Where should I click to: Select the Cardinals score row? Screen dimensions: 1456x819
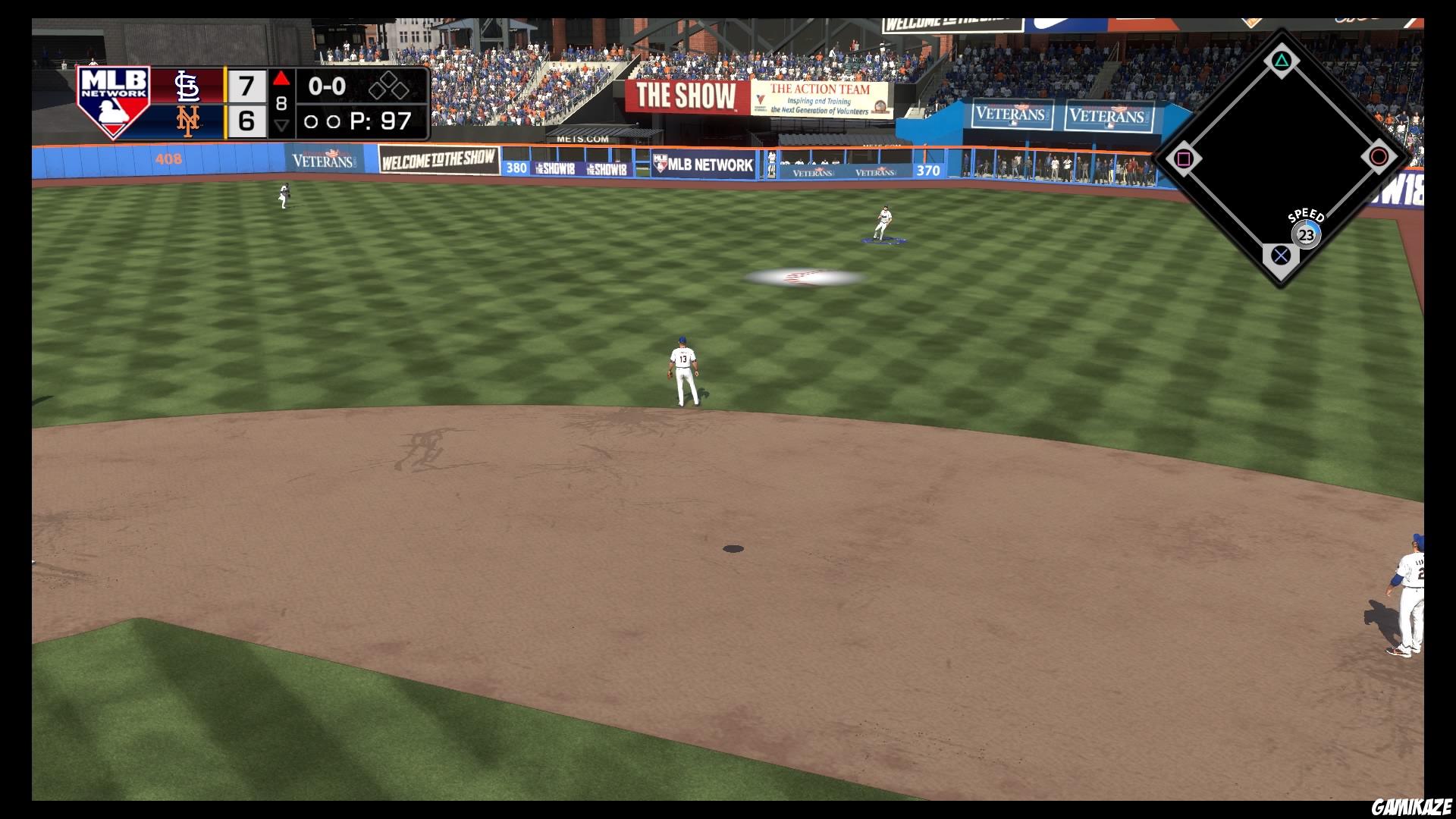coord(245,85)
